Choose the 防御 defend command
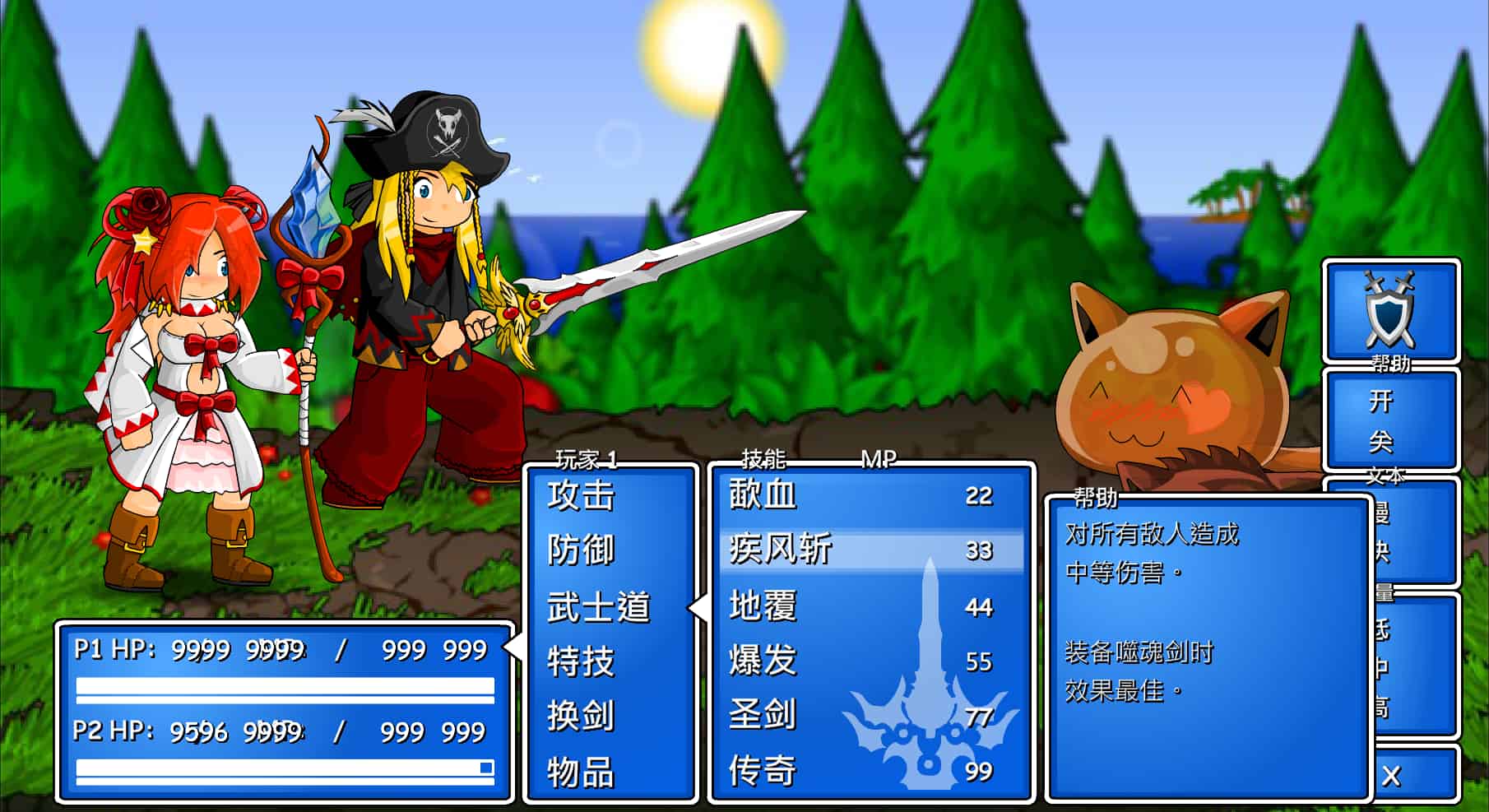The width and height of the screenshot is (1489, 812). pos(581,550)
